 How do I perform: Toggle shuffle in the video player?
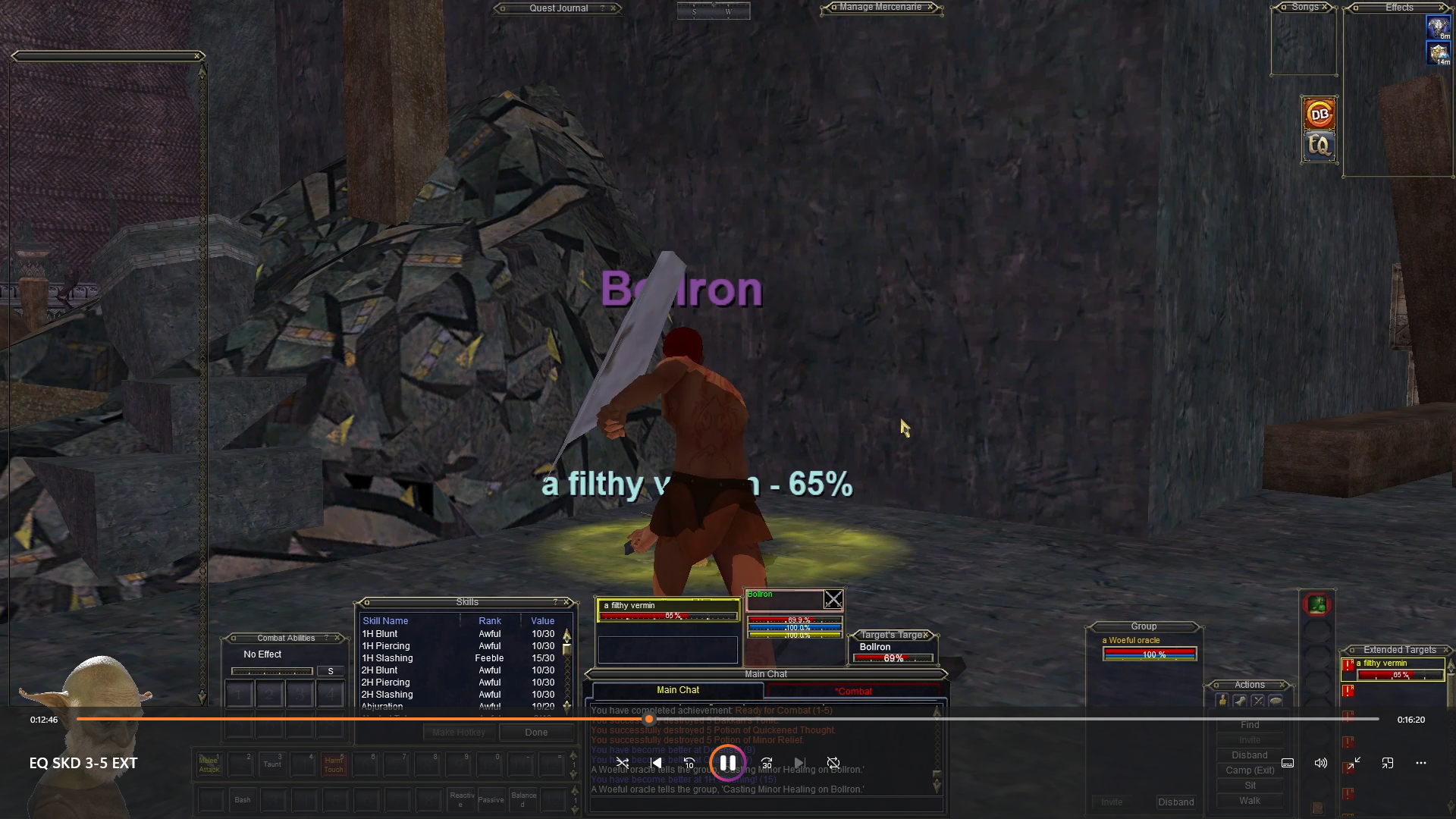[x=623, y=763]
